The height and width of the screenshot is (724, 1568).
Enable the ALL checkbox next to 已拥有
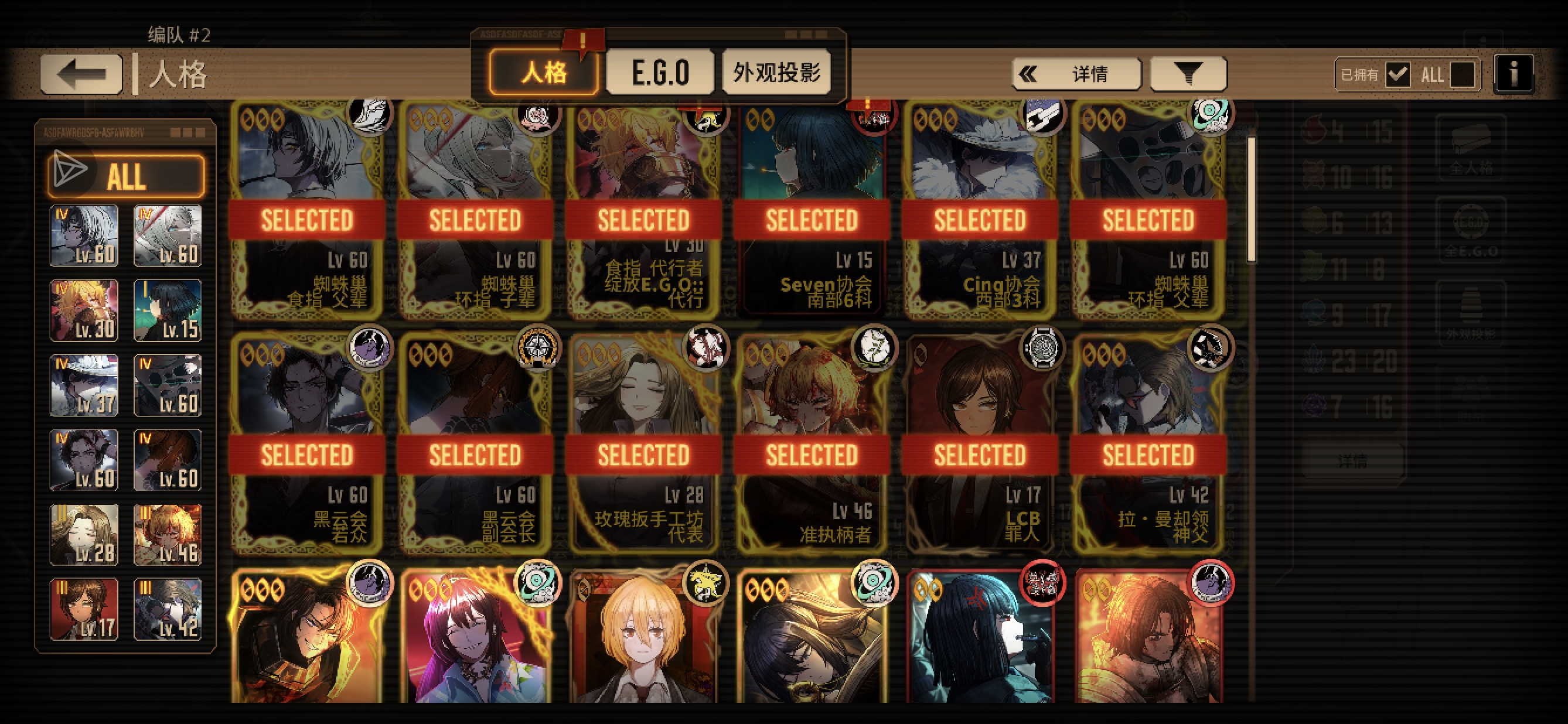(1462, 74)
